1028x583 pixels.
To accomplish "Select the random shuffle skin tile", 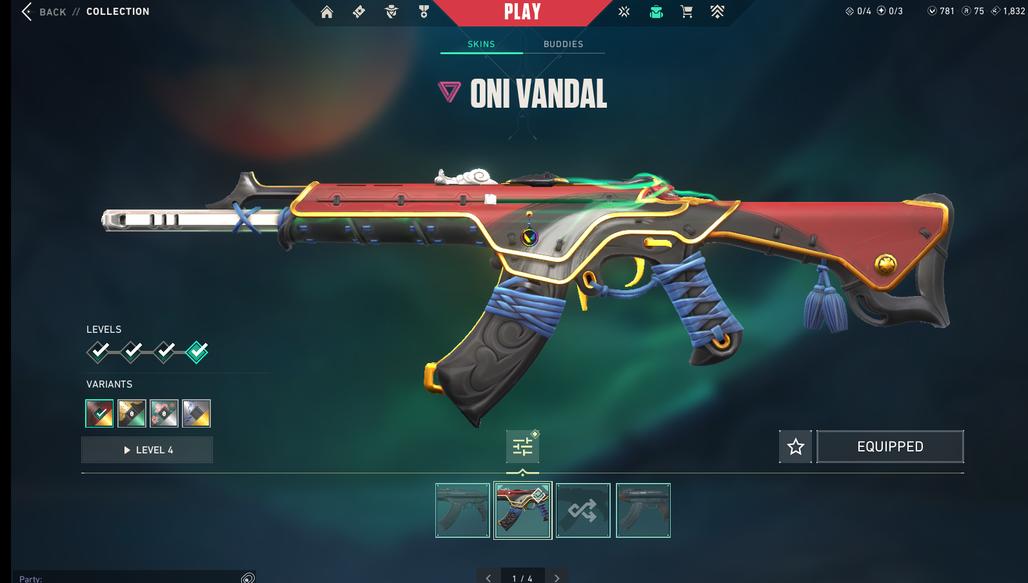I will [x=583, y=510].
